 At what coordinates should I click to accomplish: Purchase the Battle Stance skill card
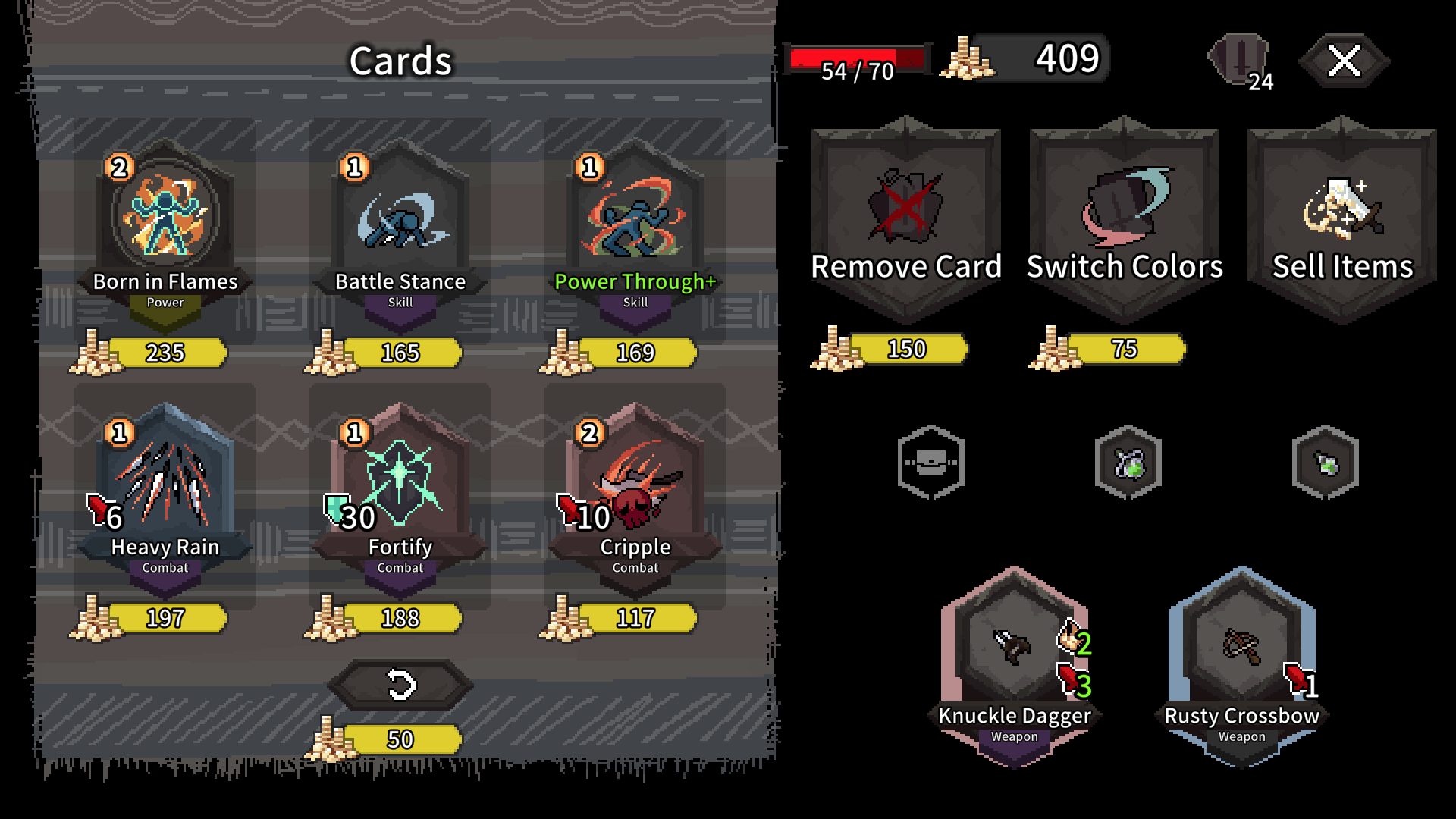tap(400, 227)
